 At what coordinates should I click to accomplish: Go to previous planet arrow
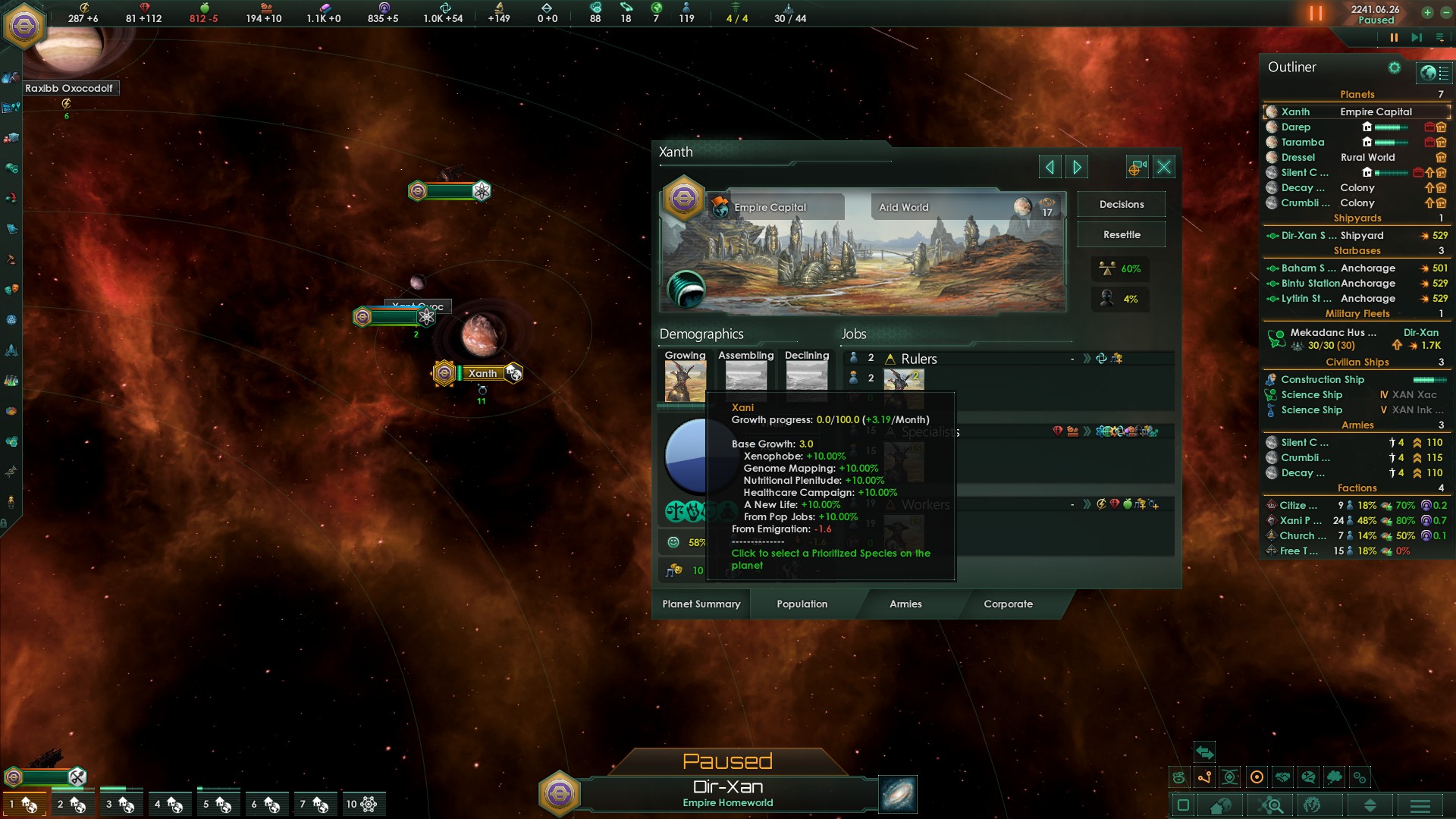coord(1050,167)
